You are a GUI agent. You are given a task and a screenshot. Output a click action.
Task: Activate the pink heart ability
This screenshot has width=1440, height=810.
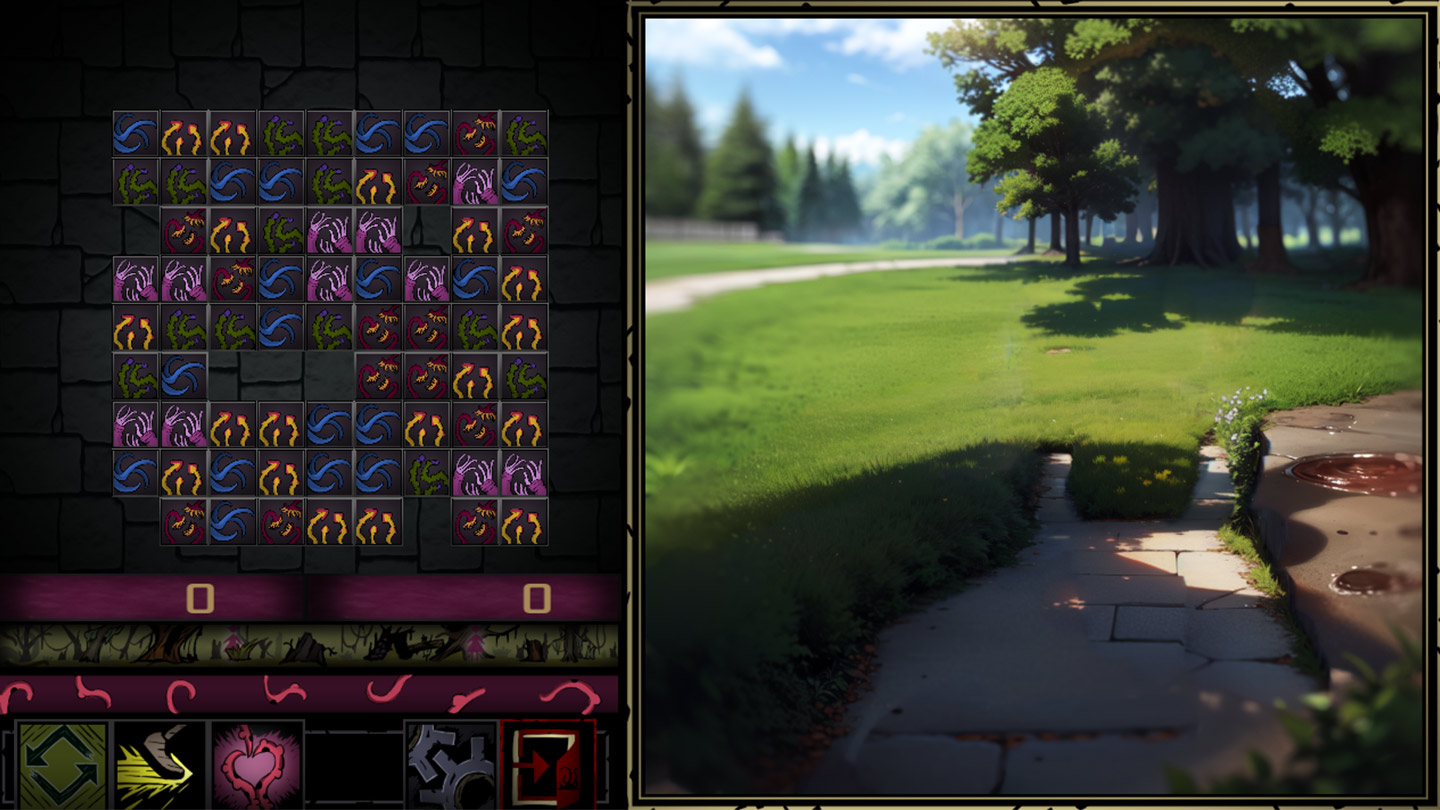click(x=258, y=765)
